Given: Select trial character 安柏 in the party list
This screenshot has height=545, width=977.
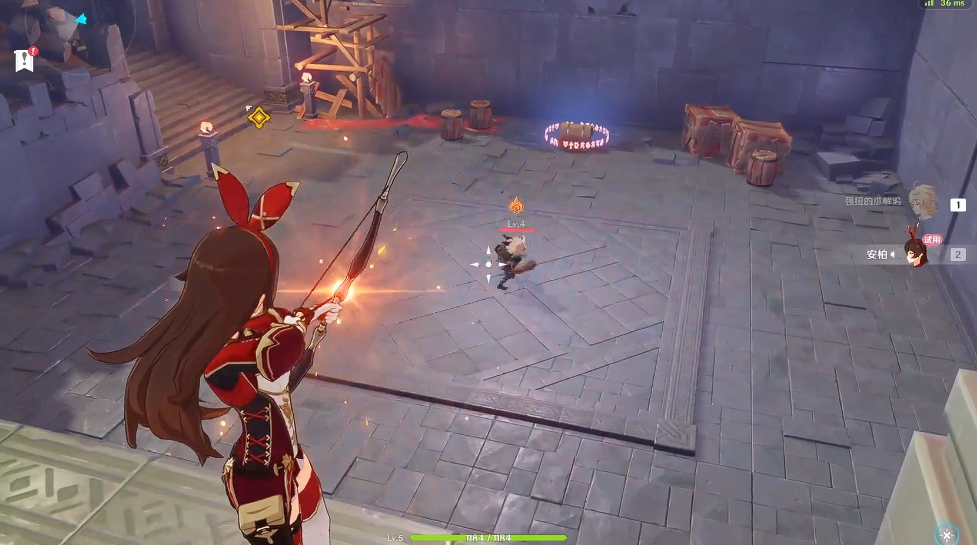Looking at the screenshot, I should click(913, 253).
